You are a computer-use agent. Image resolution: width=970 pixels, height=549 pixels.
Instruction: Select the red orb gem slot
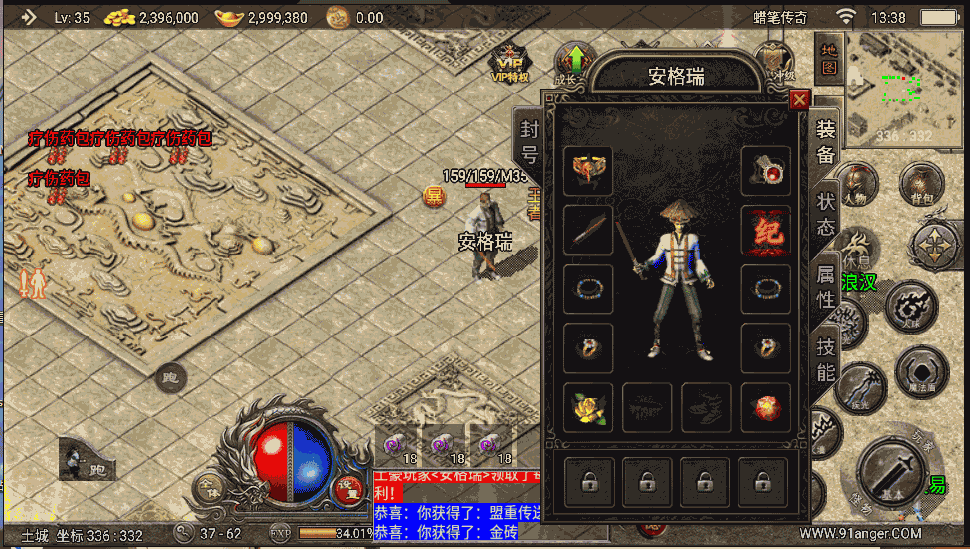coord(765,408)
